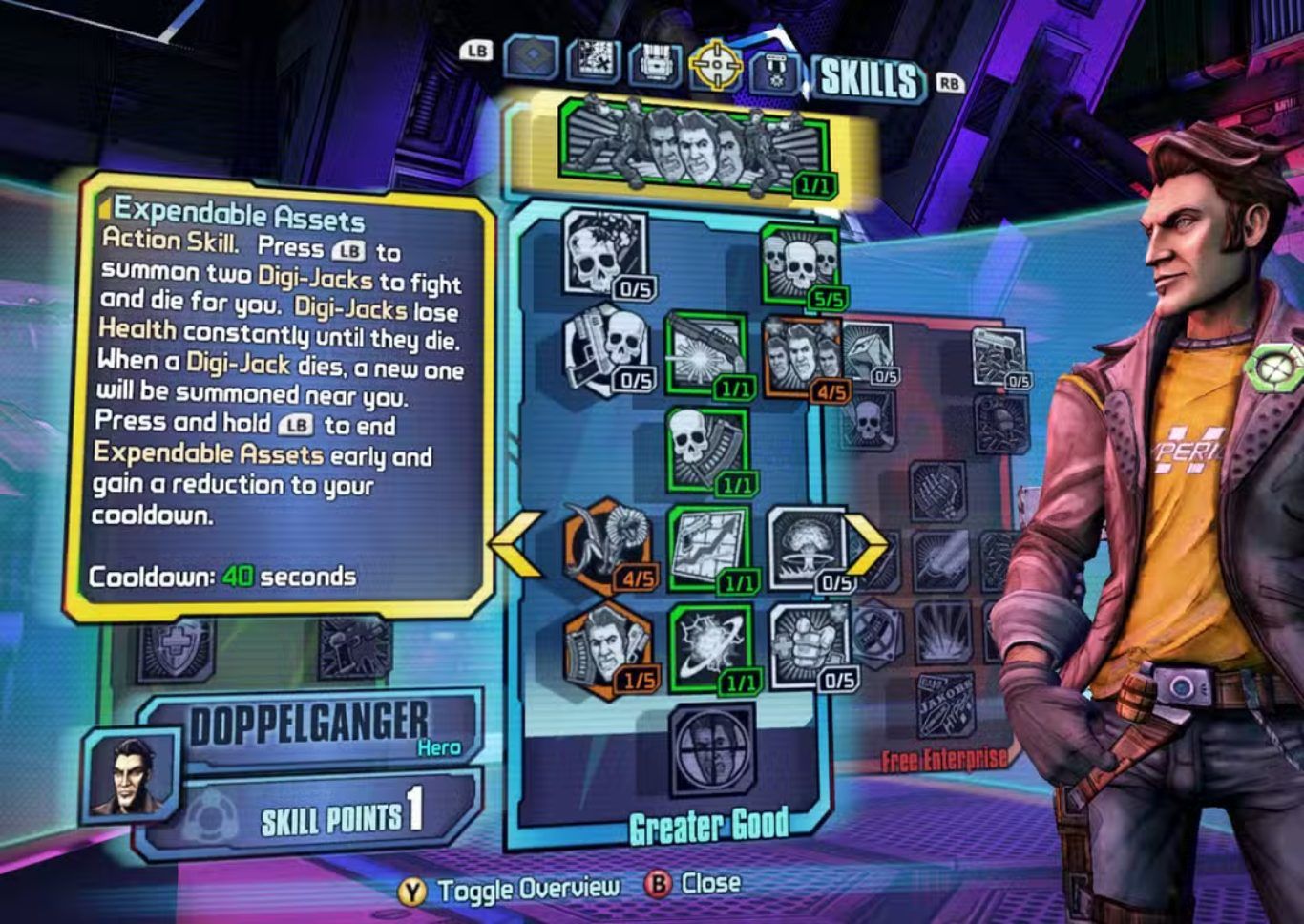Pick the mushroom cloud skill at 0/5
The height and width of the screenshot is (924, 1304).
tap(805, 548)
